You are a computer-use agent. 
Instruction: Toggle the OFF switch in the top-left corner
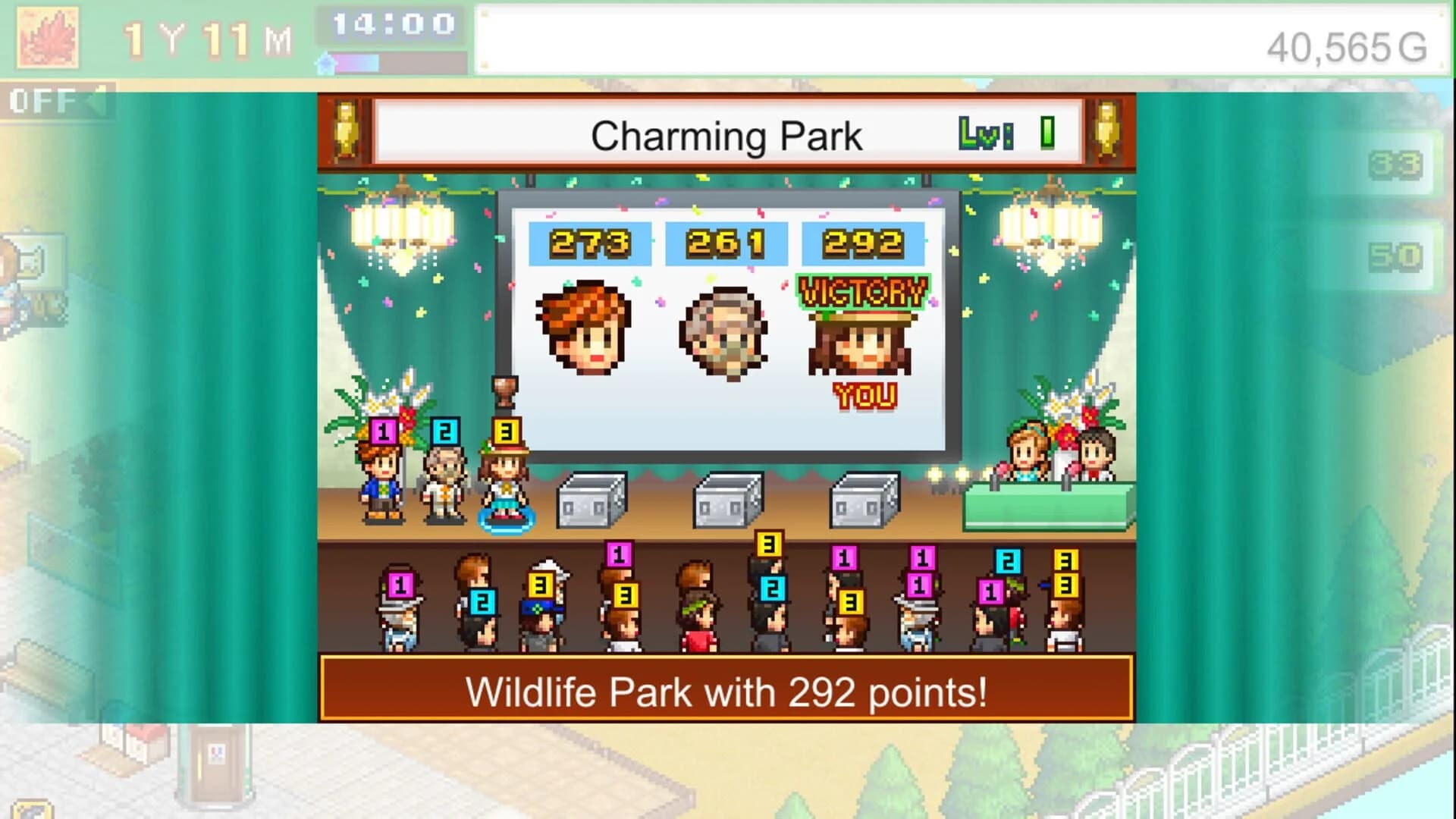[x=38, y=99]
